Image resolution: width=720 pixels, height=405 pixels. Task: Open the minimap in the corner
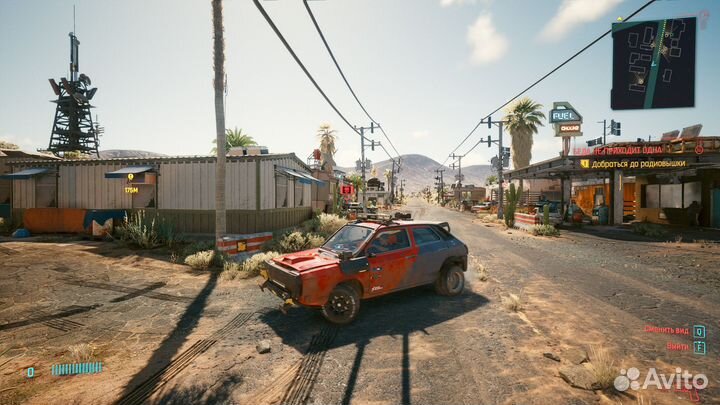click(653, 62)
